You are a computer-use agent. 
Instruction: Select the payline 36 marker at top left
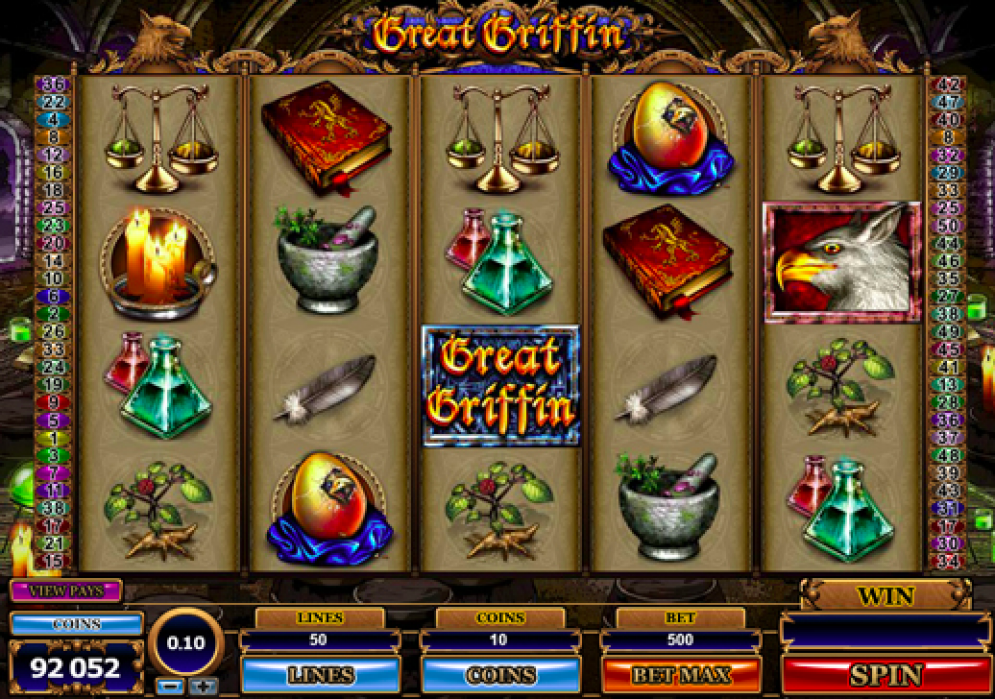point(53,84)
